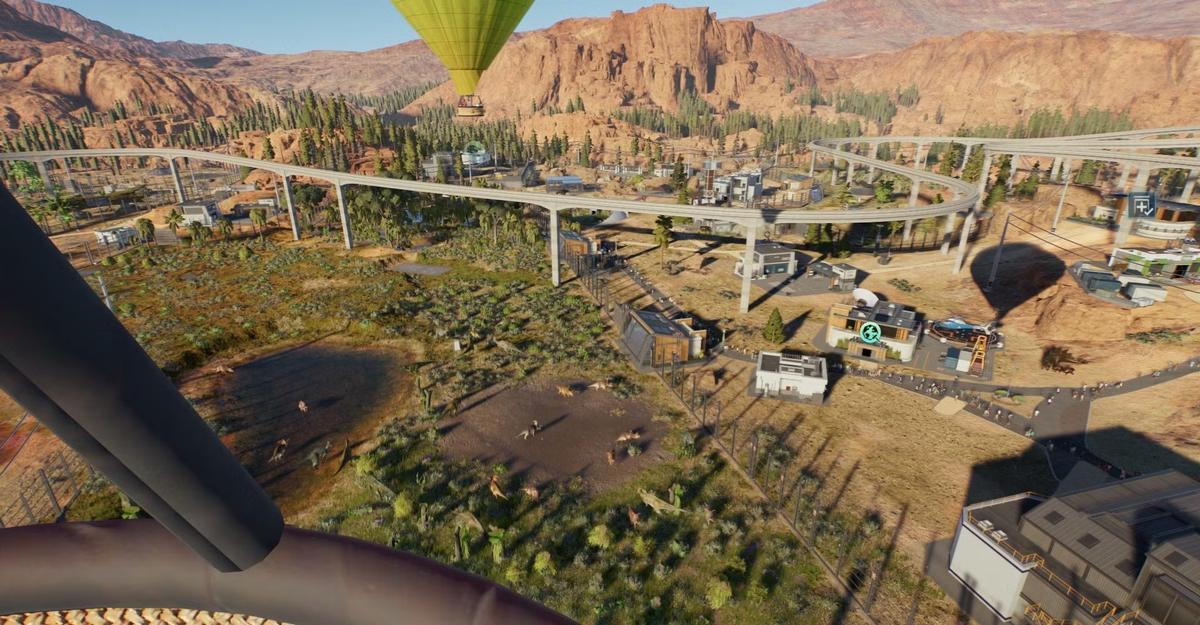Viewport: 1200px width, 625px height.
Task: Click the blue checkmark building marker
Action: 1141,205
